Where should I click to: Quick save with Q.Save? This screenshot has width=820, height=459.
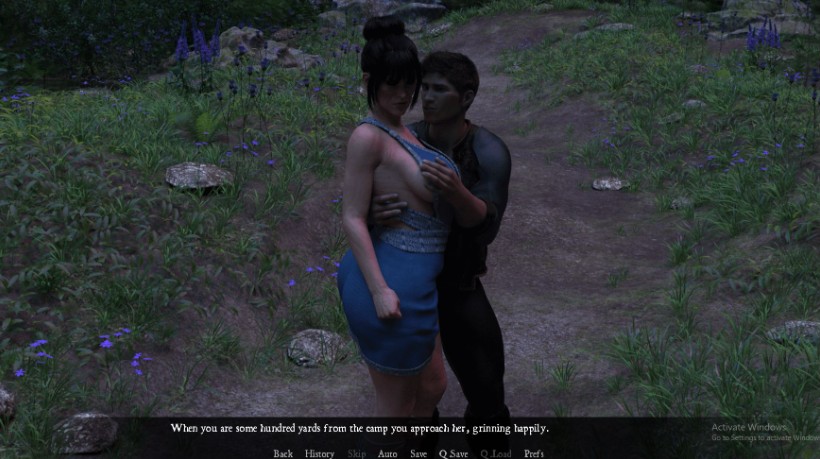click(x=453, y=453)
